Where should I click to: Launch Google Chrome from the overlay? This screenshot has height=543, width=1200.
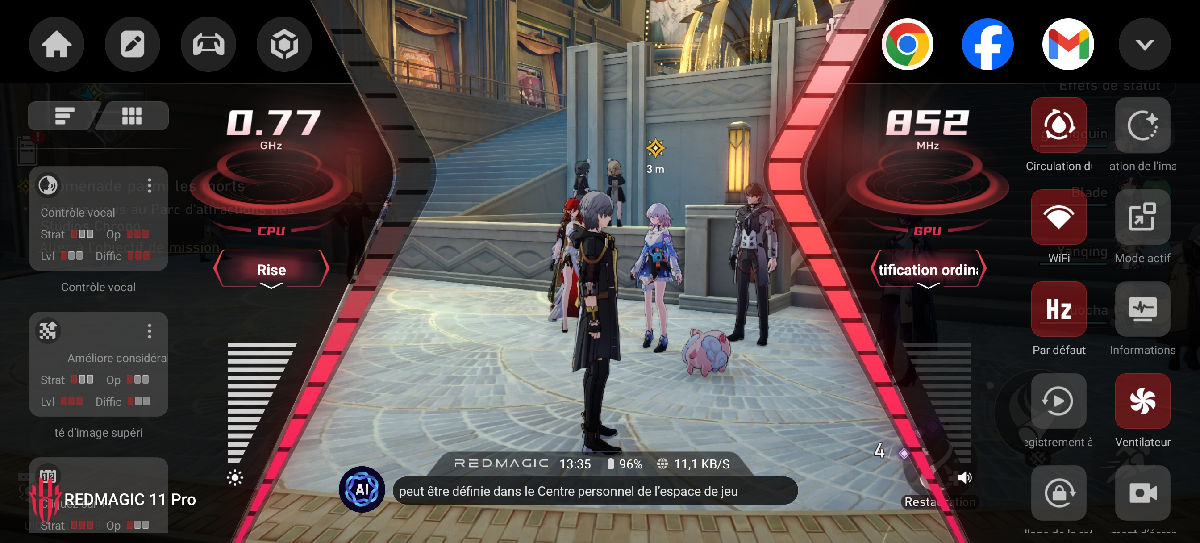point(907,45)
